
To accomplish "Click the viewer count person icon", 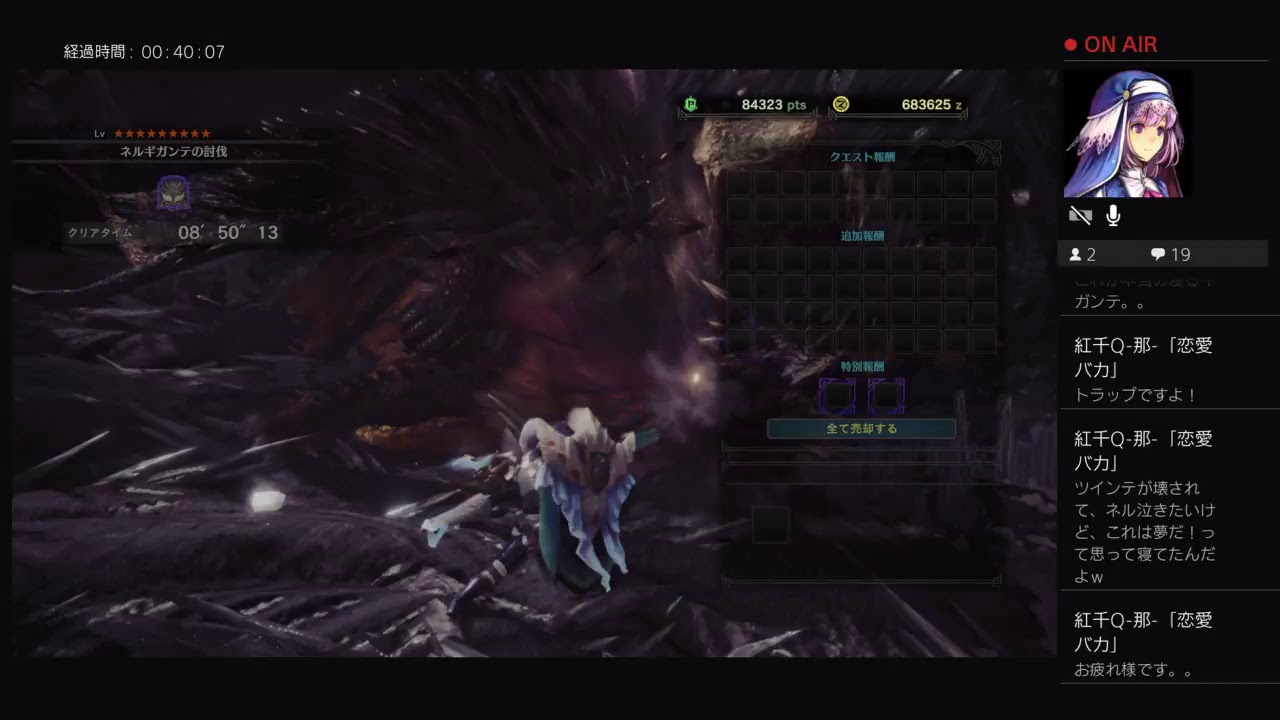I will 1076,253.
